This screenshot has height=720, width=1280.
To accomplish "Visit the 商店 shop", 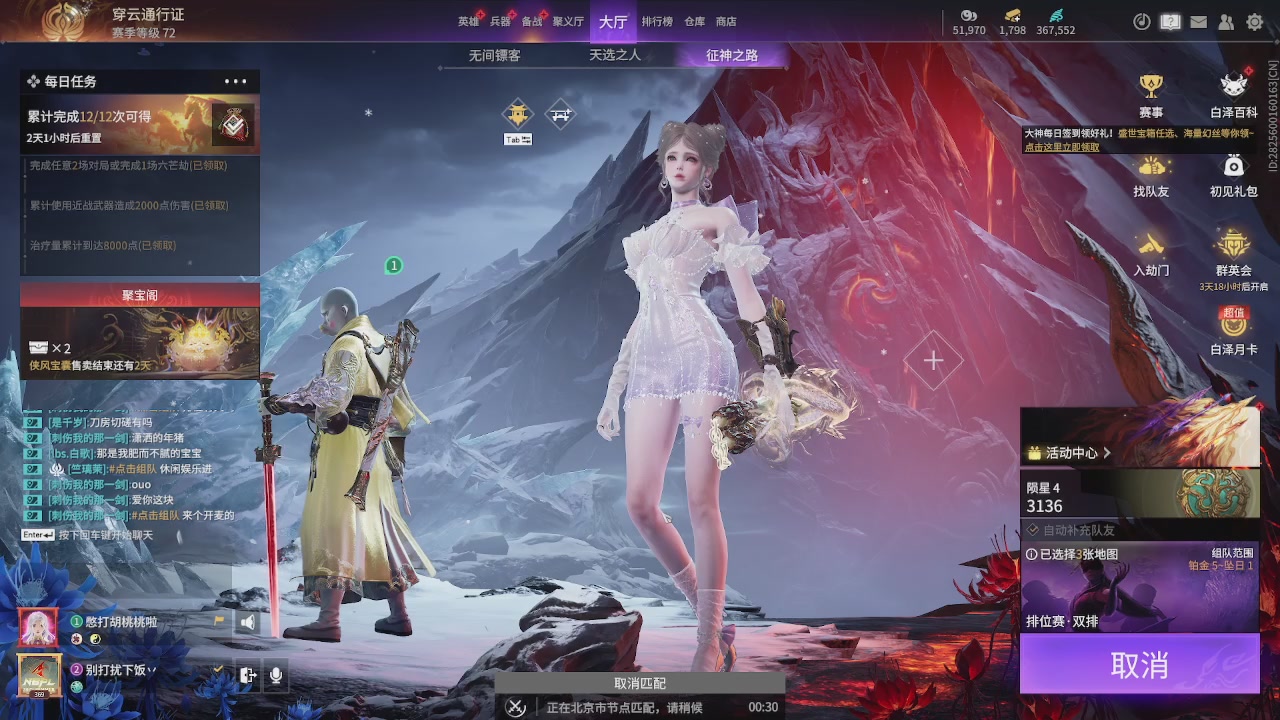I will tap(726, 21).
